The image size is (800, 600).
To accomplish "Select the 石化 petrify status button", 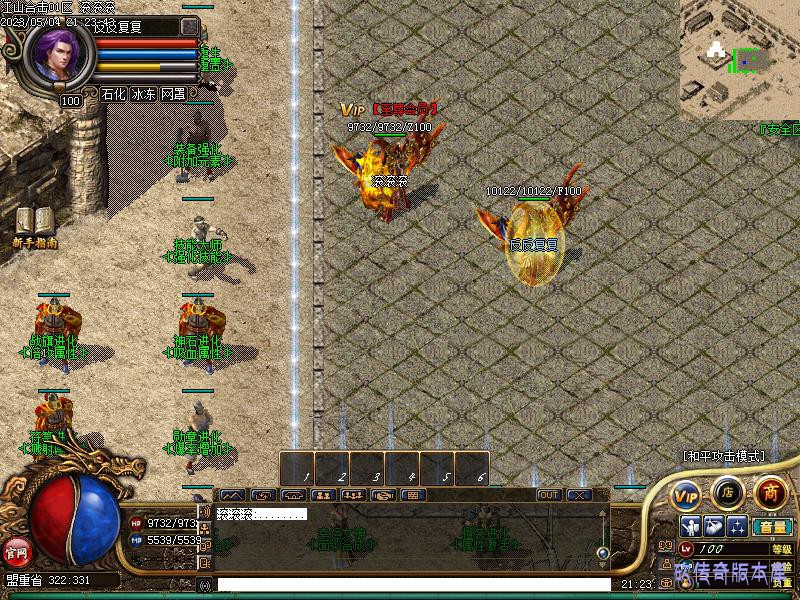I will (x=114, y=95).
